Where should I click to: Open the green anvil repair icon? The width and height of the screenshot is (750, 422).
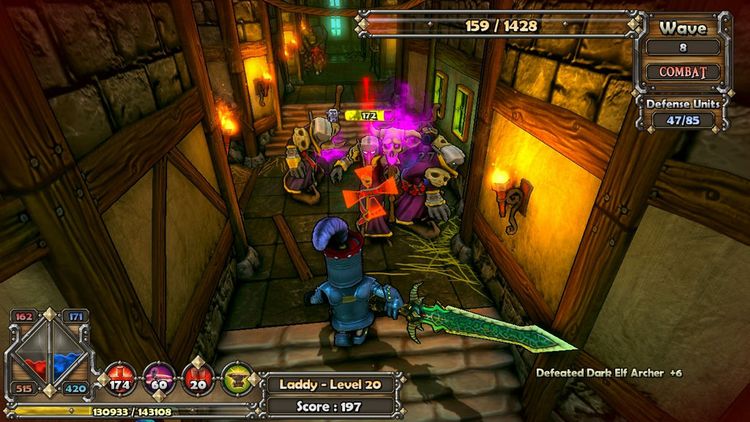(237, 378)
